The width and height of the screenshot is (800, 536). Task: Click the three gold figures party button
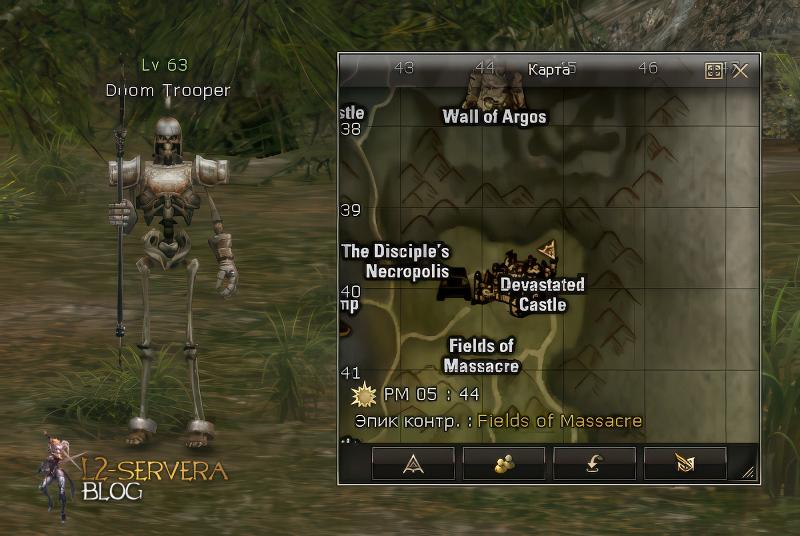point(504,463)
